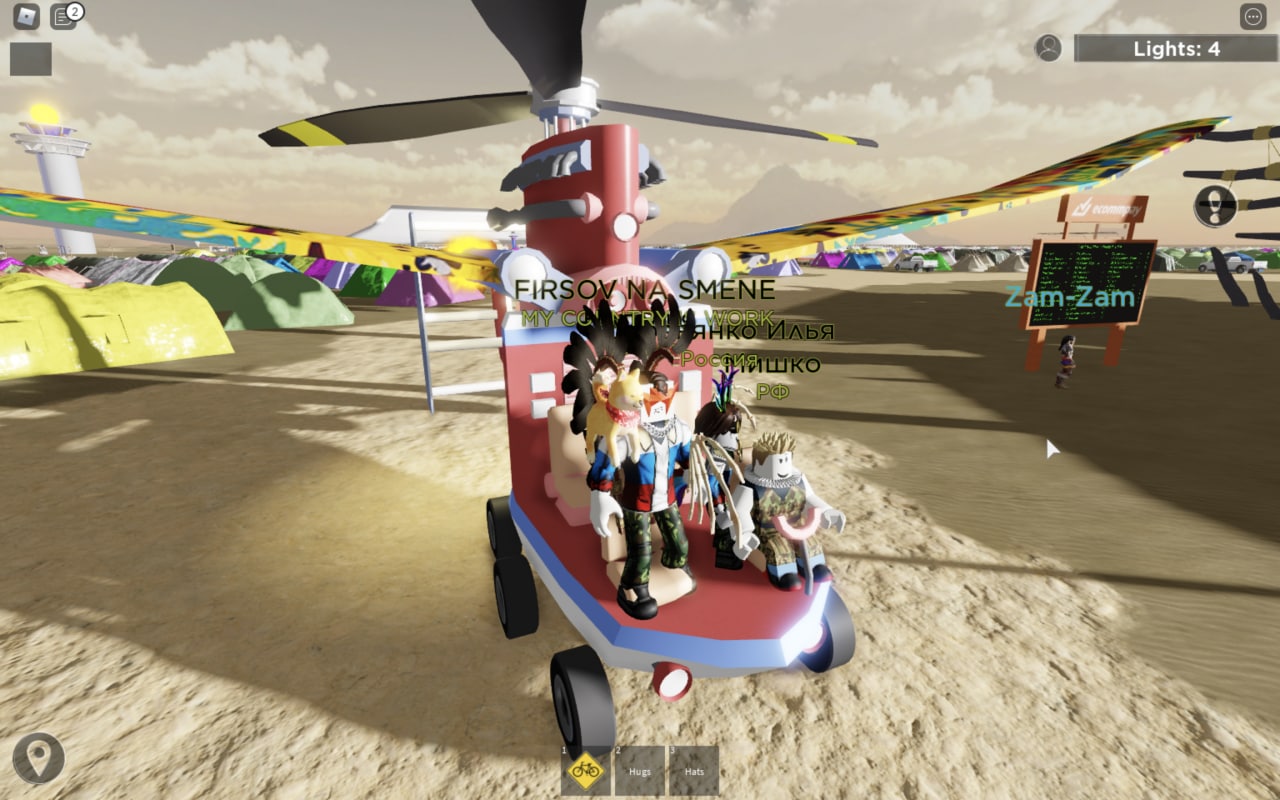Click the blank gray square button
Screen dimensions: 1280x800
tap(31, 59)
